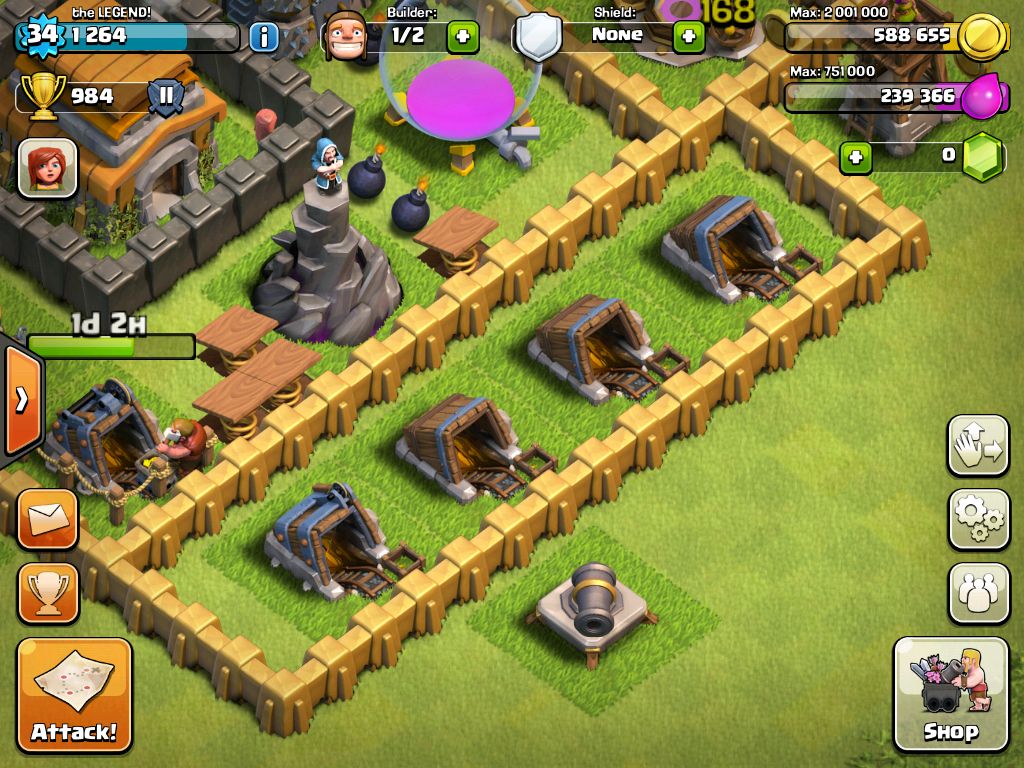Open the Attack map
The height and width of the screenshot is (768, 1024).
74,695
